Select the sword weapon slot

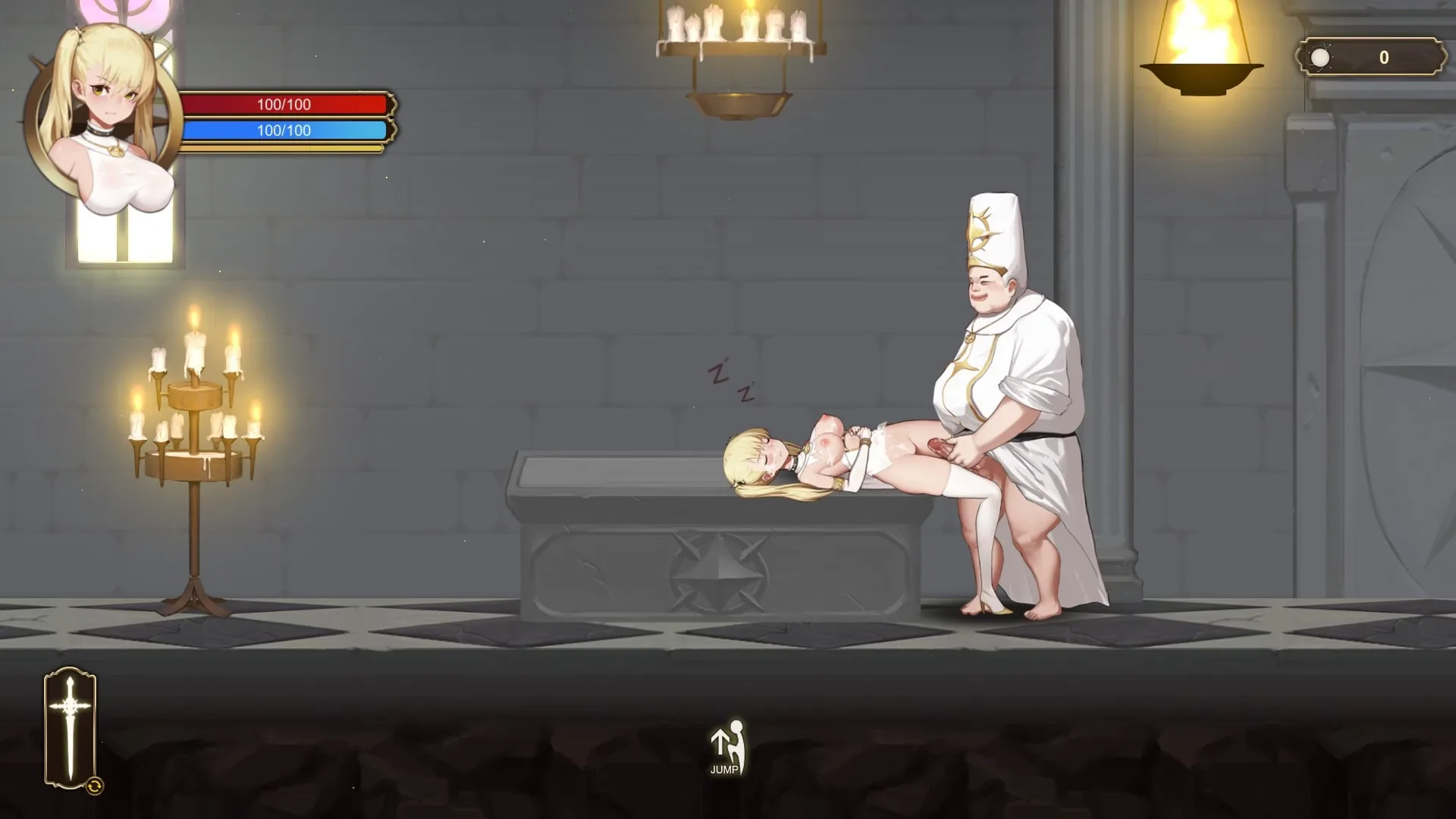(x=70, y=726)
